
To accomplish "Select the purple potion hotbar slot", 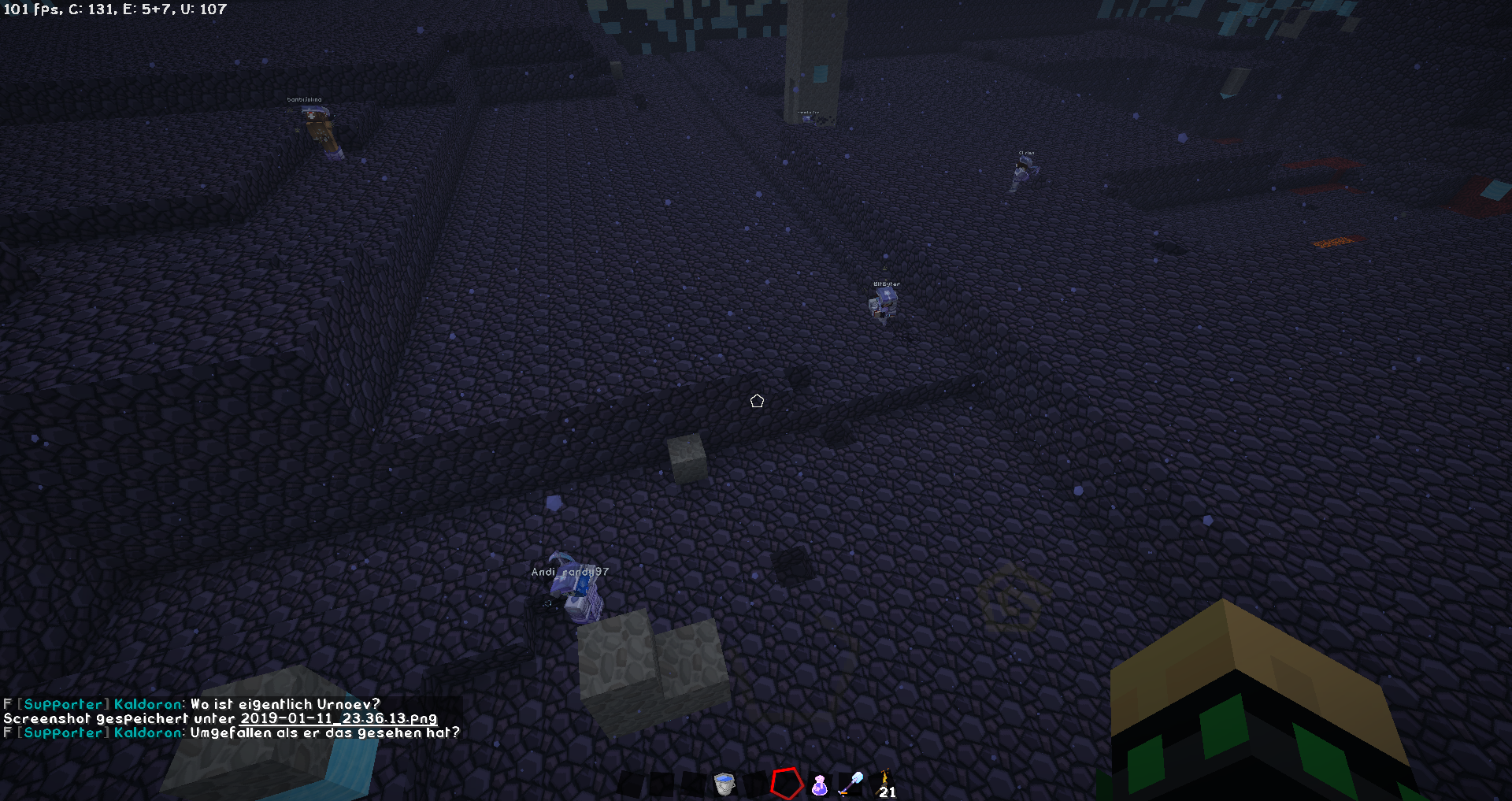I will point(819,784).
